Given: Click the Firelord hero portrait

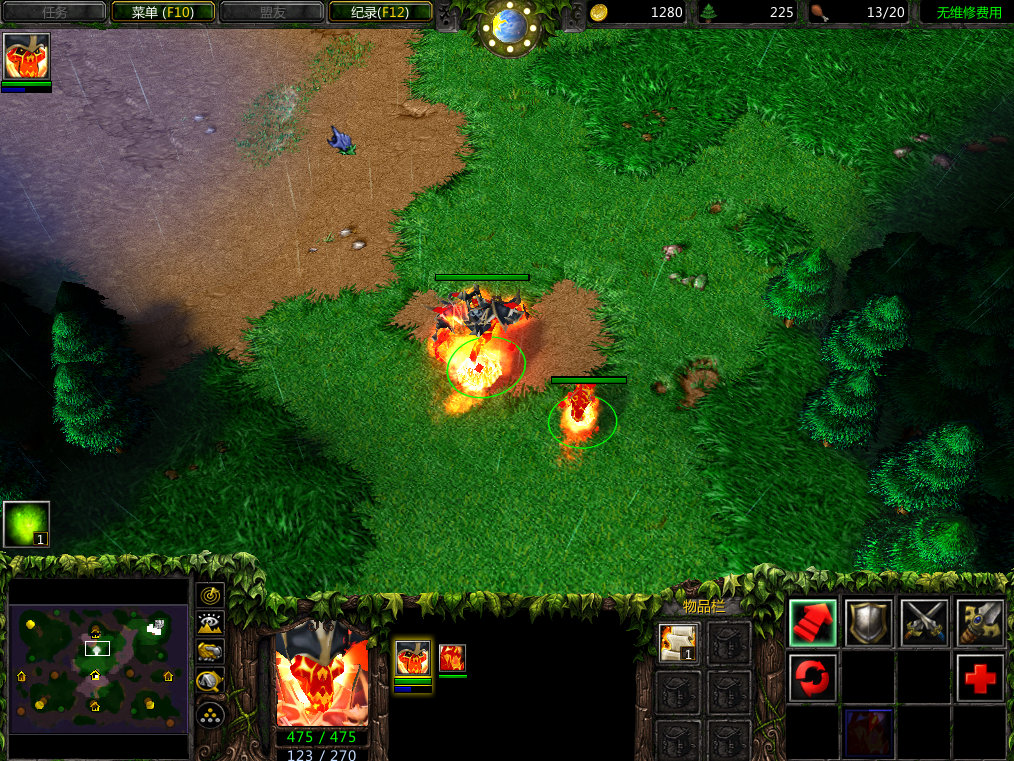Looking at the screenshot, I should tap(322, 677).
